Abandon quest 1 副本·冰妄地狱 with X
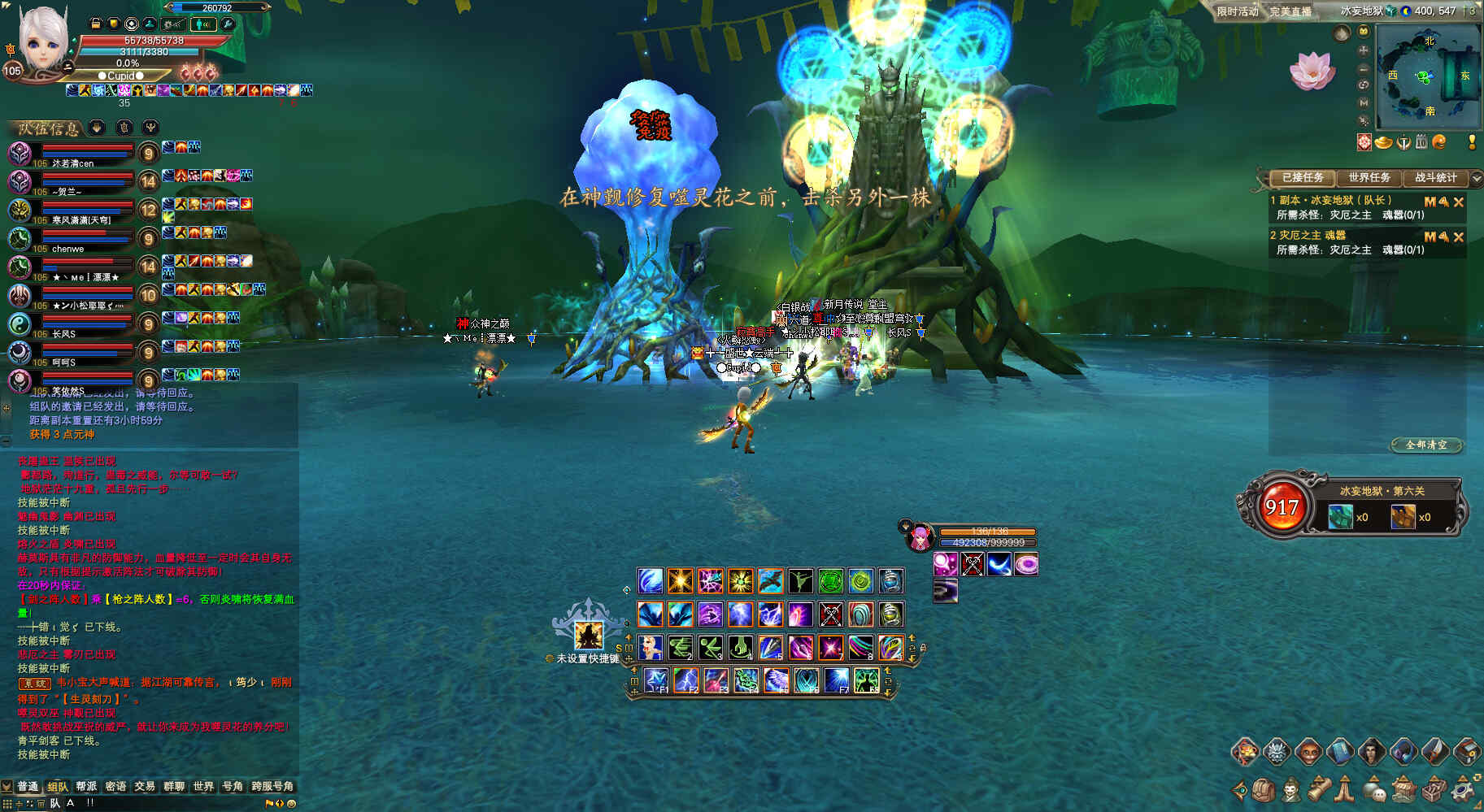This screenshot has height=812, width=1484. tap(1459, 202)
